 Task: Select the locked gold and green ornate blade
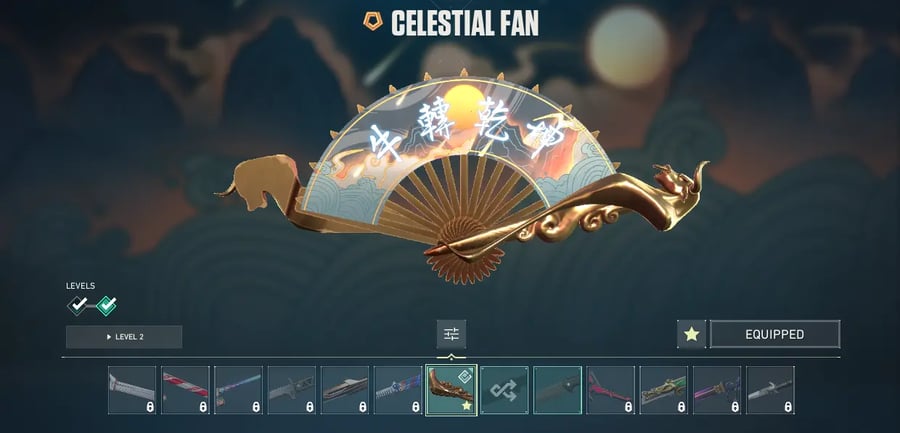(x=663, y=389)
